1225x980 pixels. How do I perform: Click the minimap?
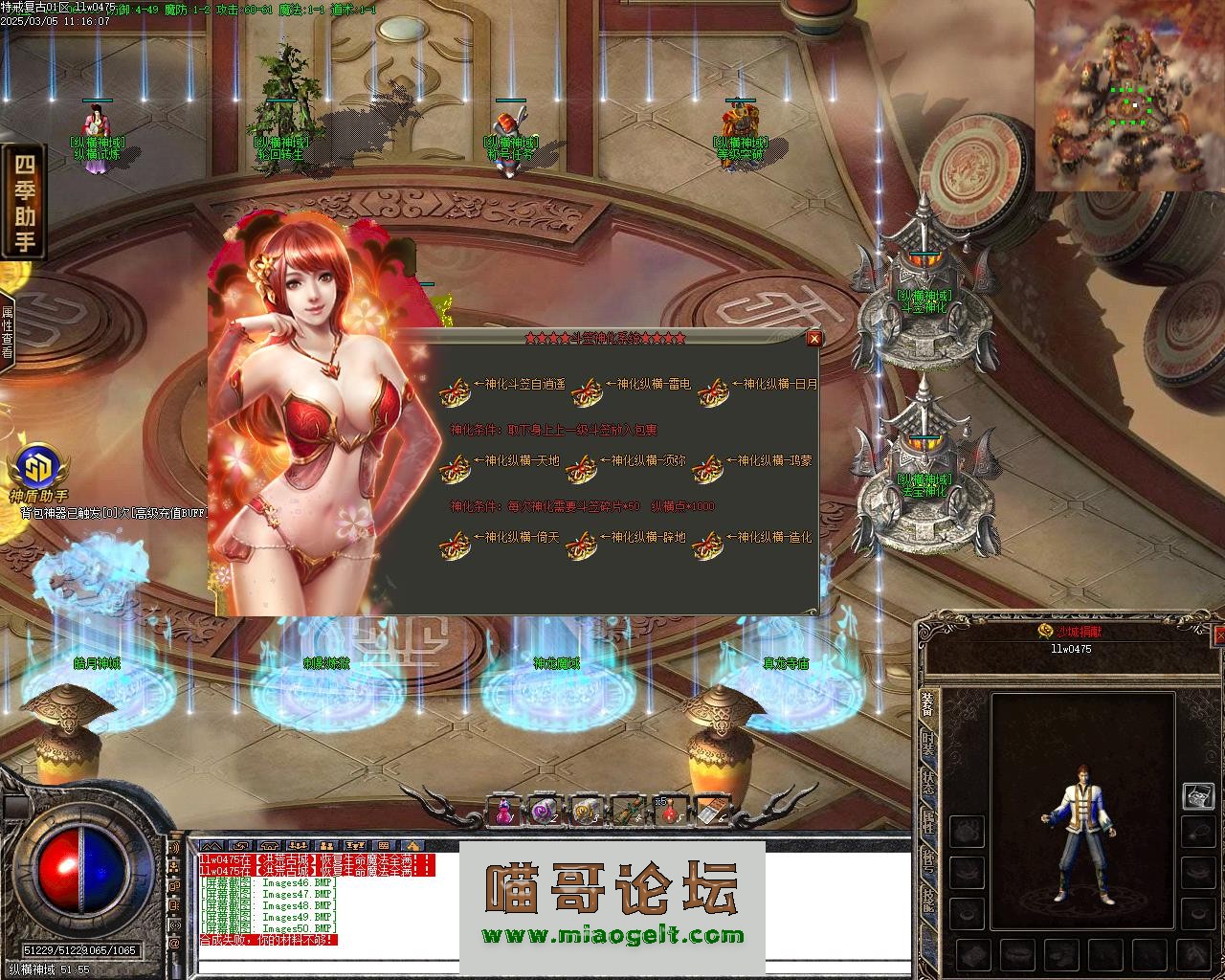pyautogui.click(x=1129, y=96)
